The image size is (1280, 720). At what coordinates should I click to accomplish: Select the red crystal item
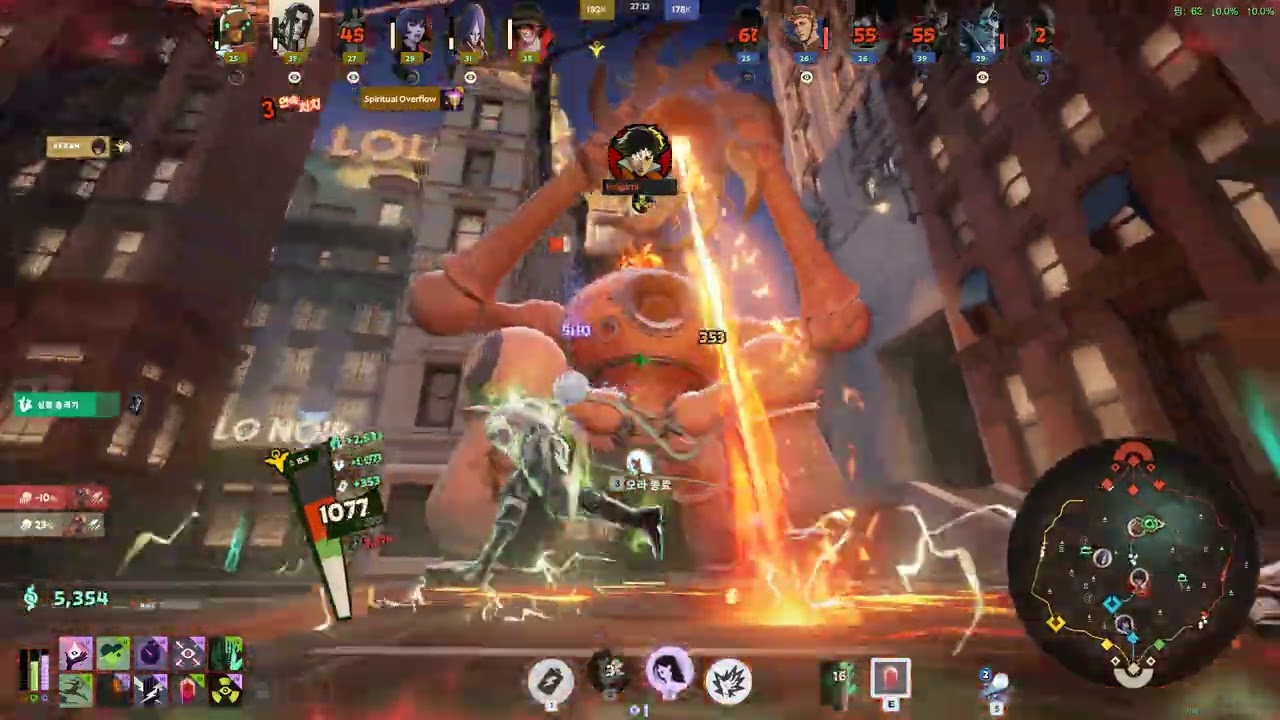click(189, 689)
